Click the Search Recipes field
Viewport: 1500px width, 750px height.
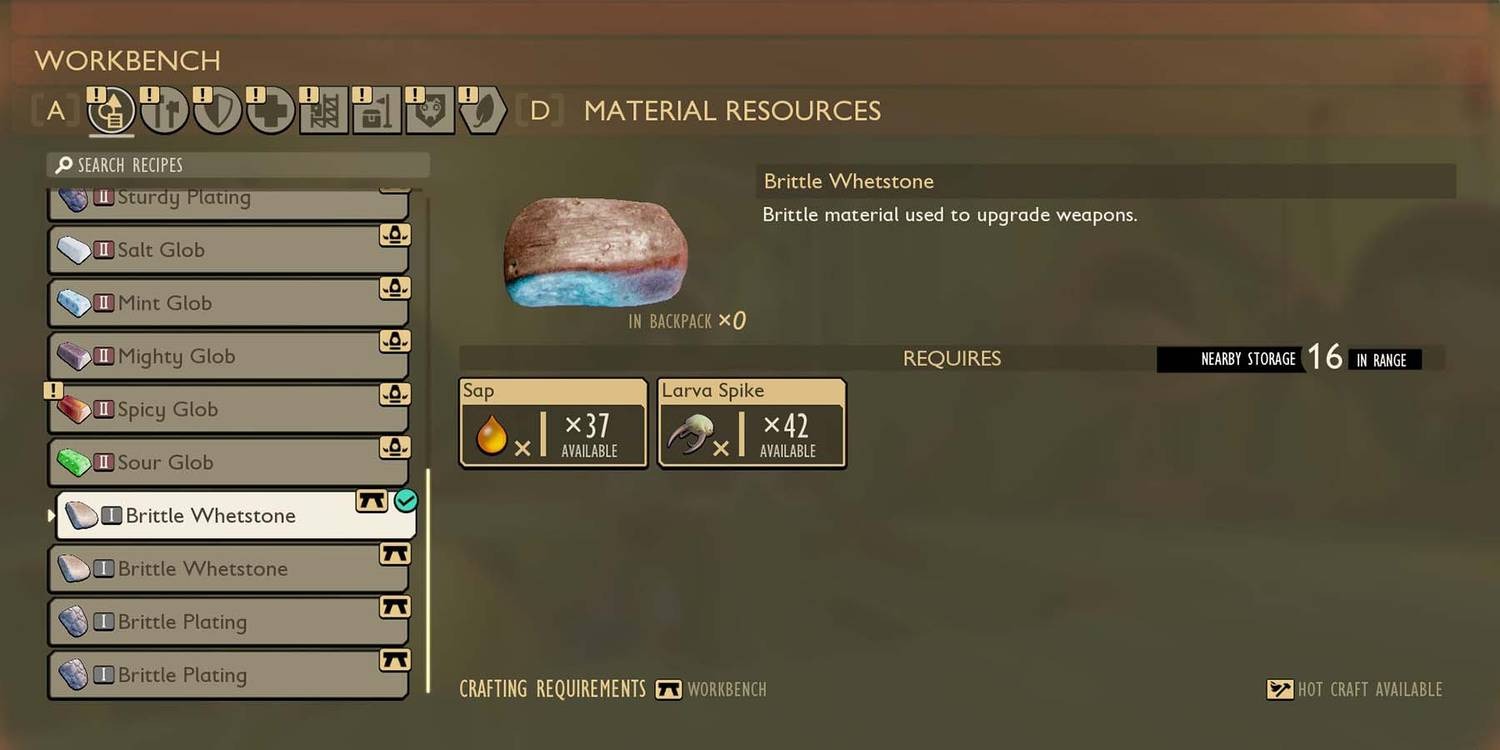click(x=238, y=165)
